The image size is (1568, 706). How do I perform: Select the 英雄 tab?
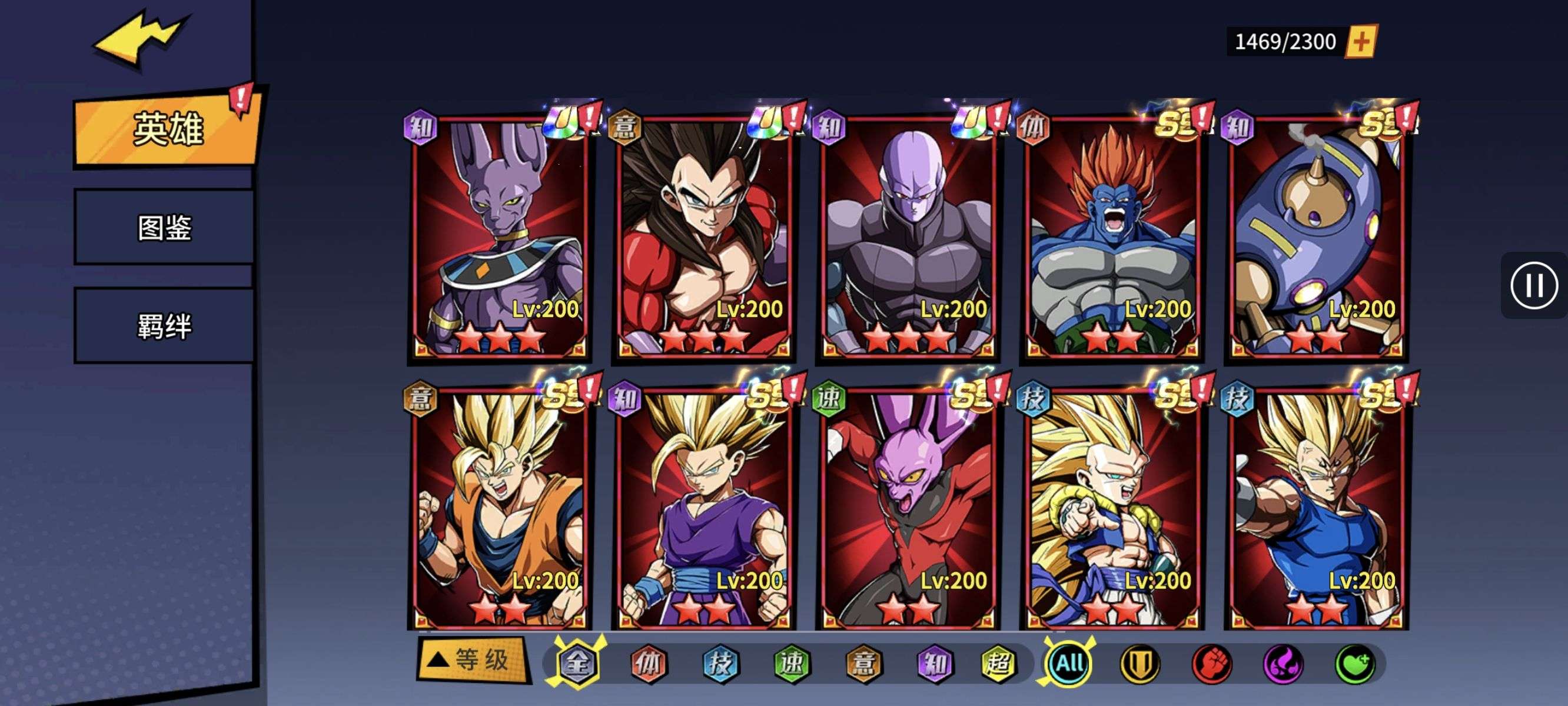pyautogui.click(x=167, y=129)
